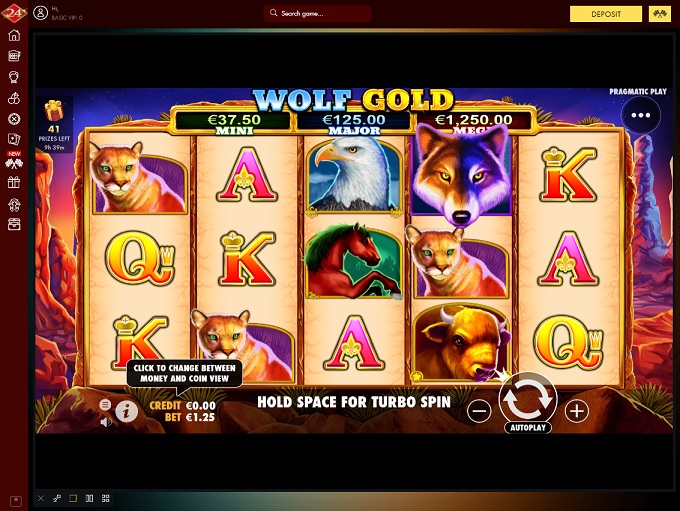Open the checkered flags button beside Deposit

point(658,14)
